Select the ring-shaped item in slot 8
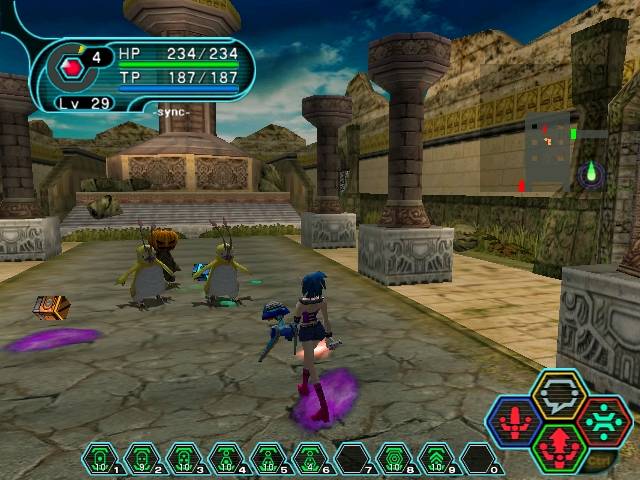640x480 pixels. (394, 459)
